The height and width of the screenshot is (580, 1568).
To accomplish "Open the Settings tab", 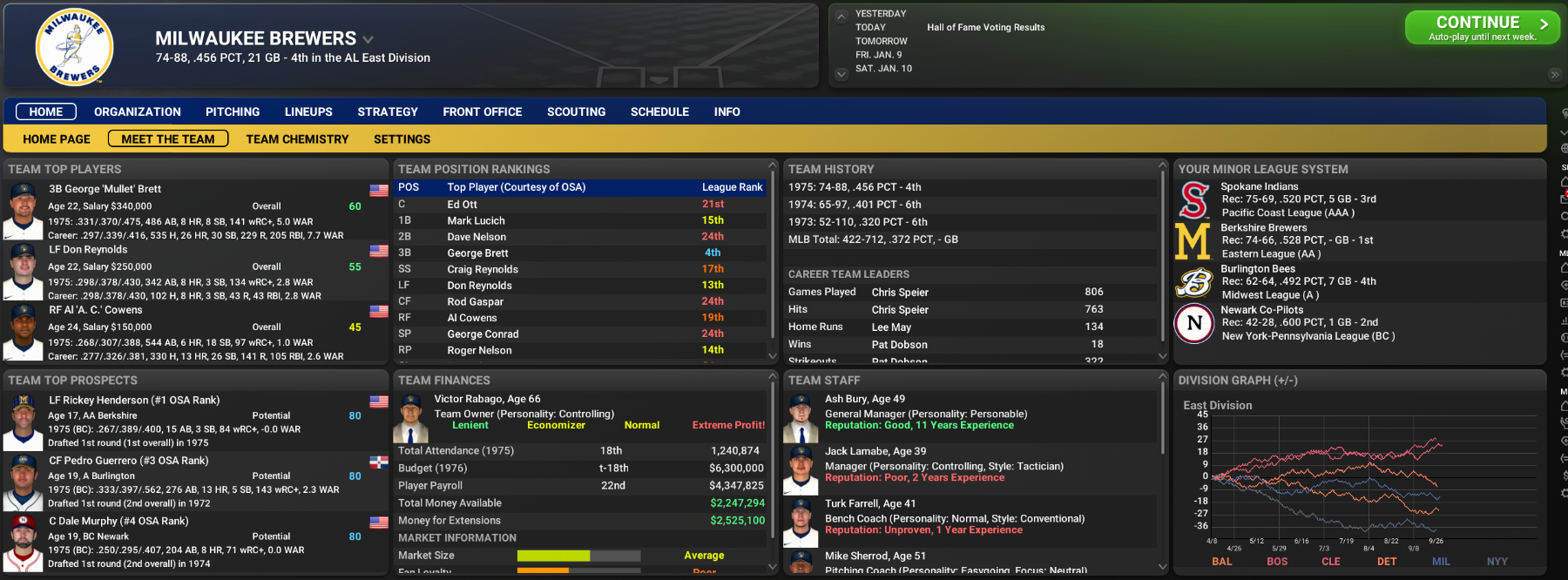I will 402,139.
